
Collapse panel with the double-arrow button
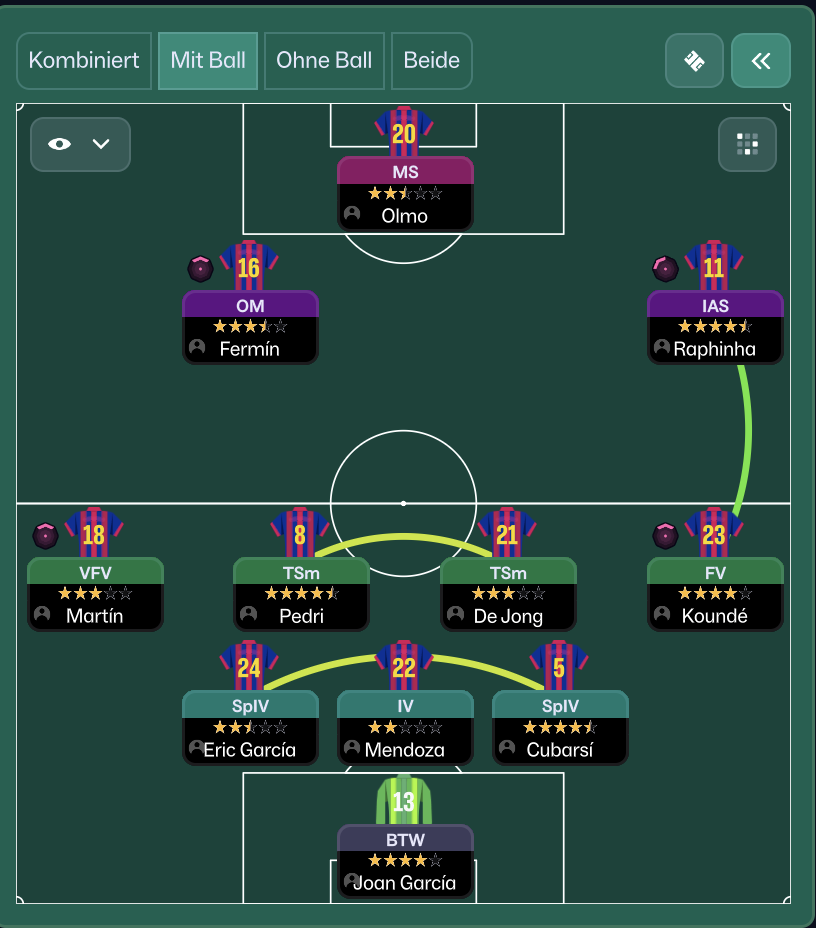[x=760, y=61]
